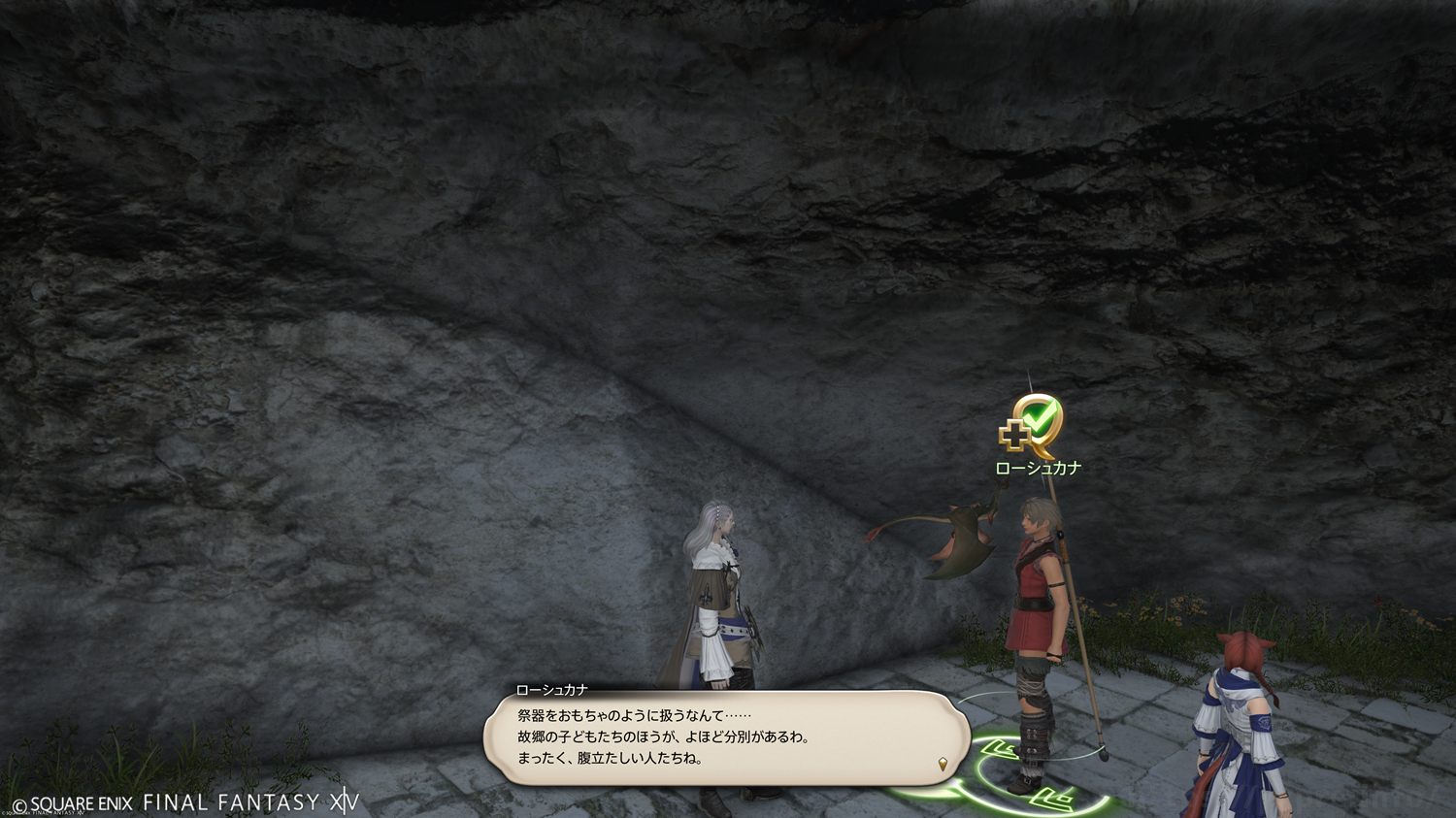Advance the ローシュカナ dialogue text box
Viewport: 1456px width, 818px height.
coord(725,737)
